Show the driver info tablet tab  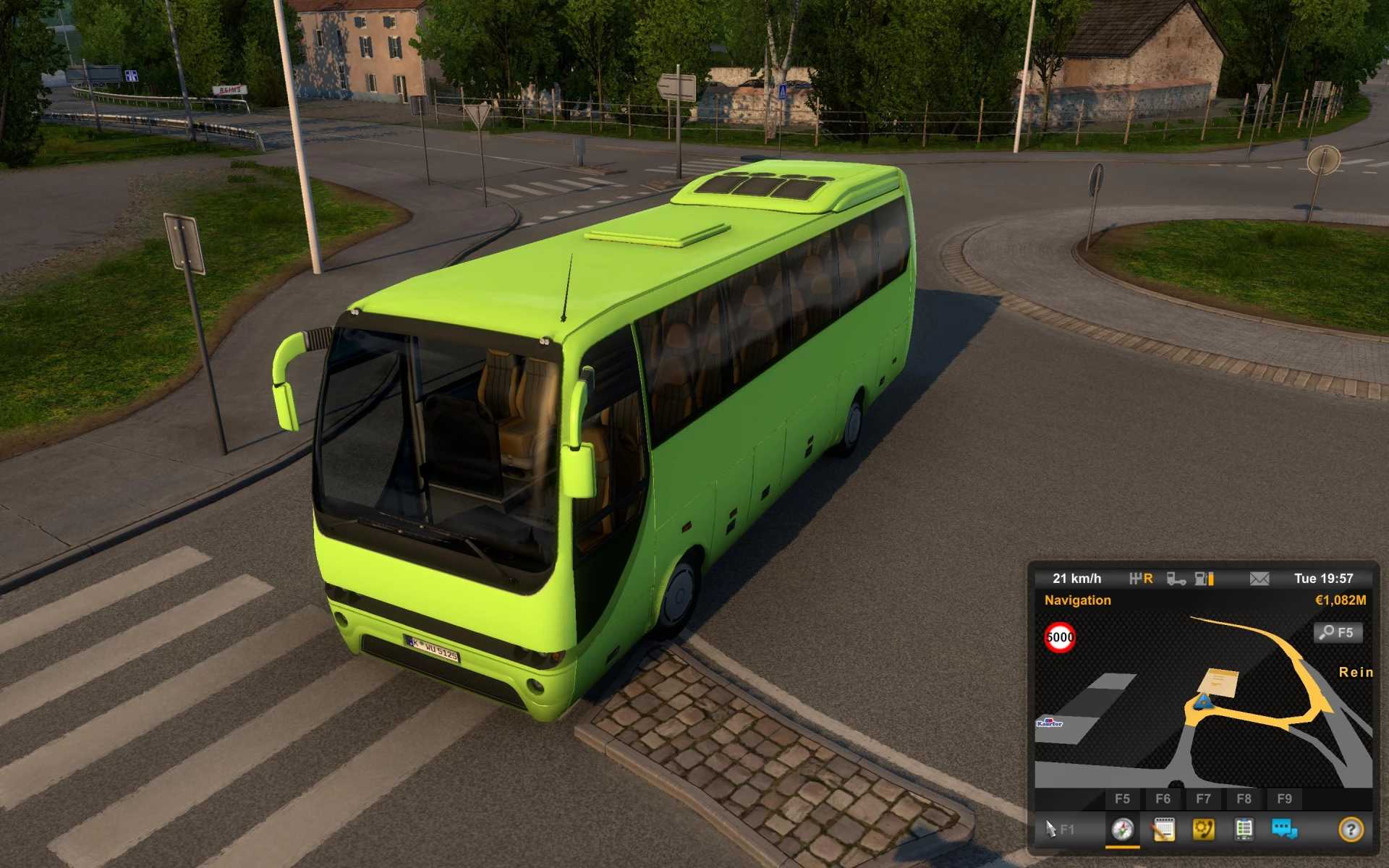click(1244, 829)
